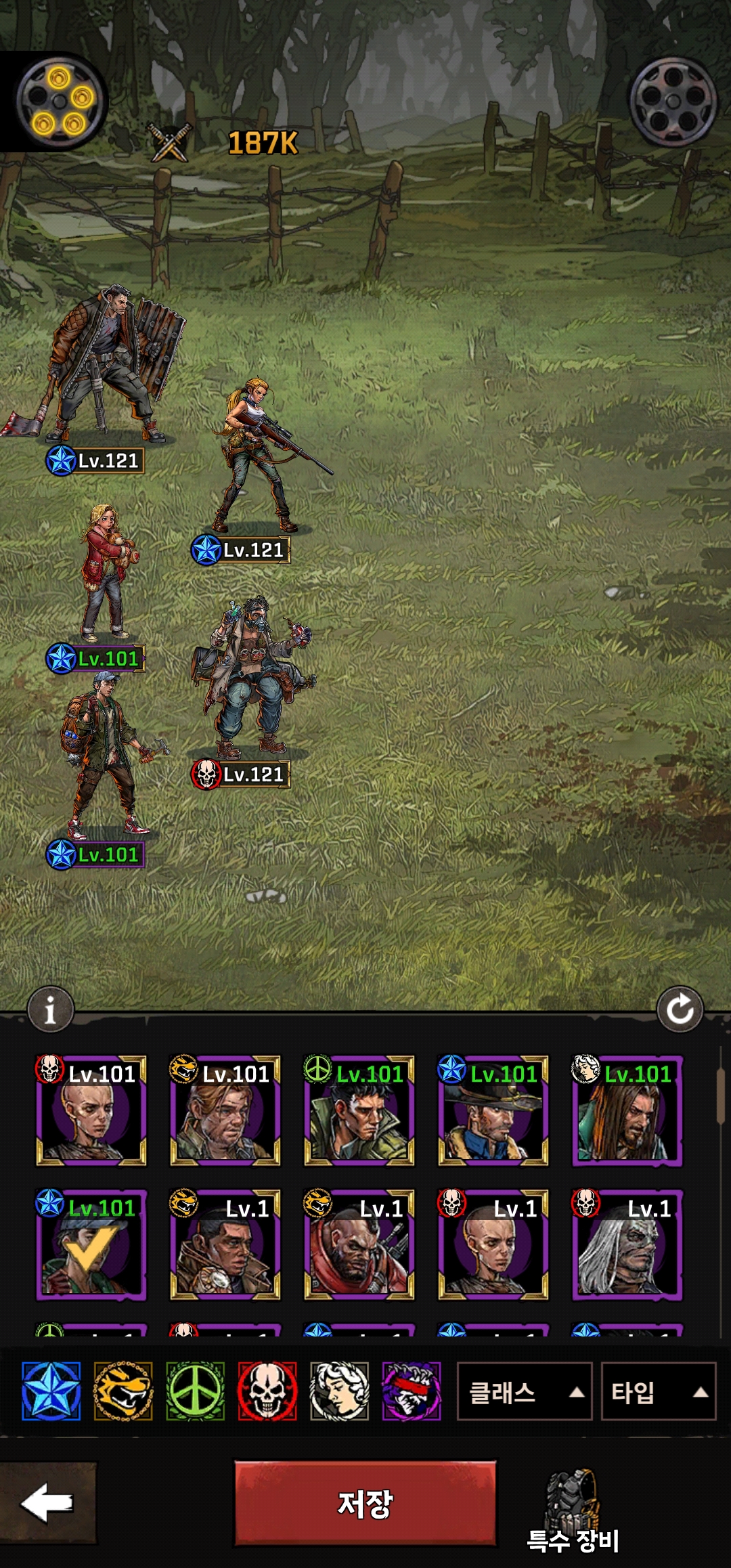Go back with the white arrow button
This screenshot has height=1568, width=731.
(x=47, y=1502)
